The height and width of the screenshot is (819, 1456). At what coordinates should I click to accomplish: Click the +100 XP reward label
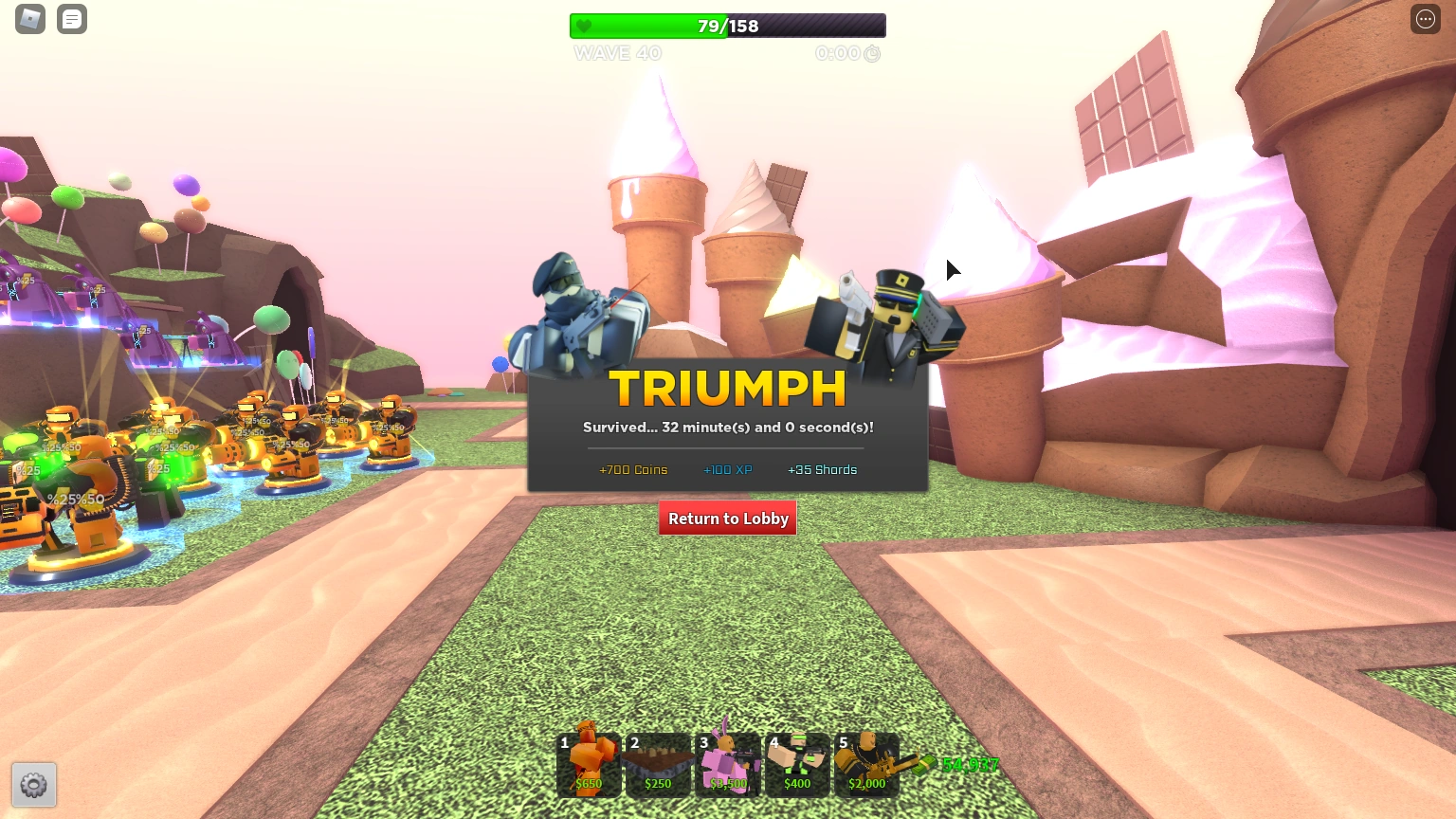point(727,469)
